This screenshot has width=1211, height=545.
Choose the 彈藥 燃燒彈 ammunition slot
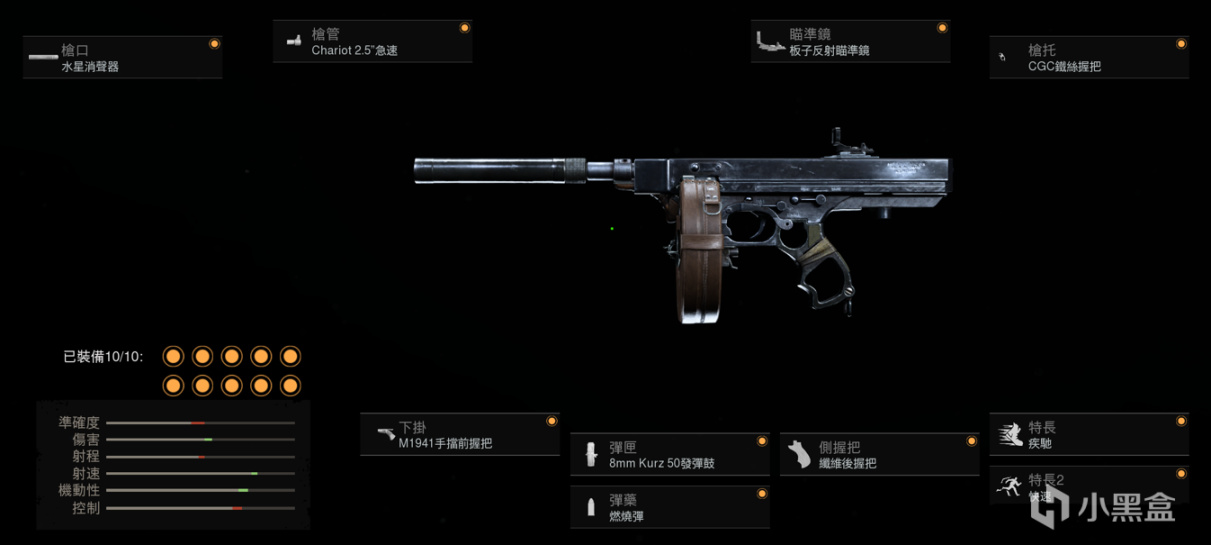coord(669,507)
